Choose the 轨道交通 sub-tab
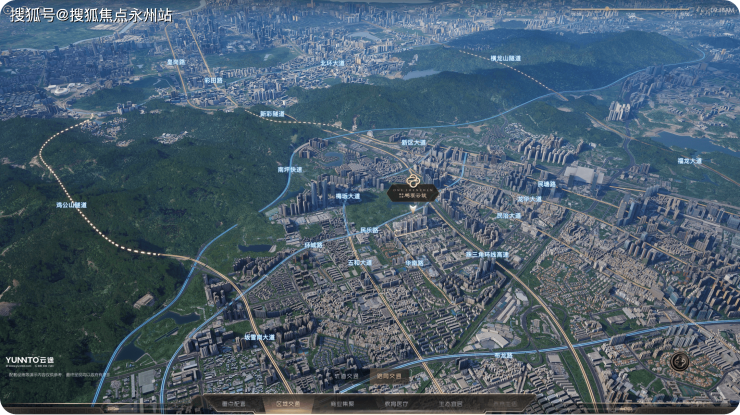This screenshot has width=740, height=415. click(347, 376)
